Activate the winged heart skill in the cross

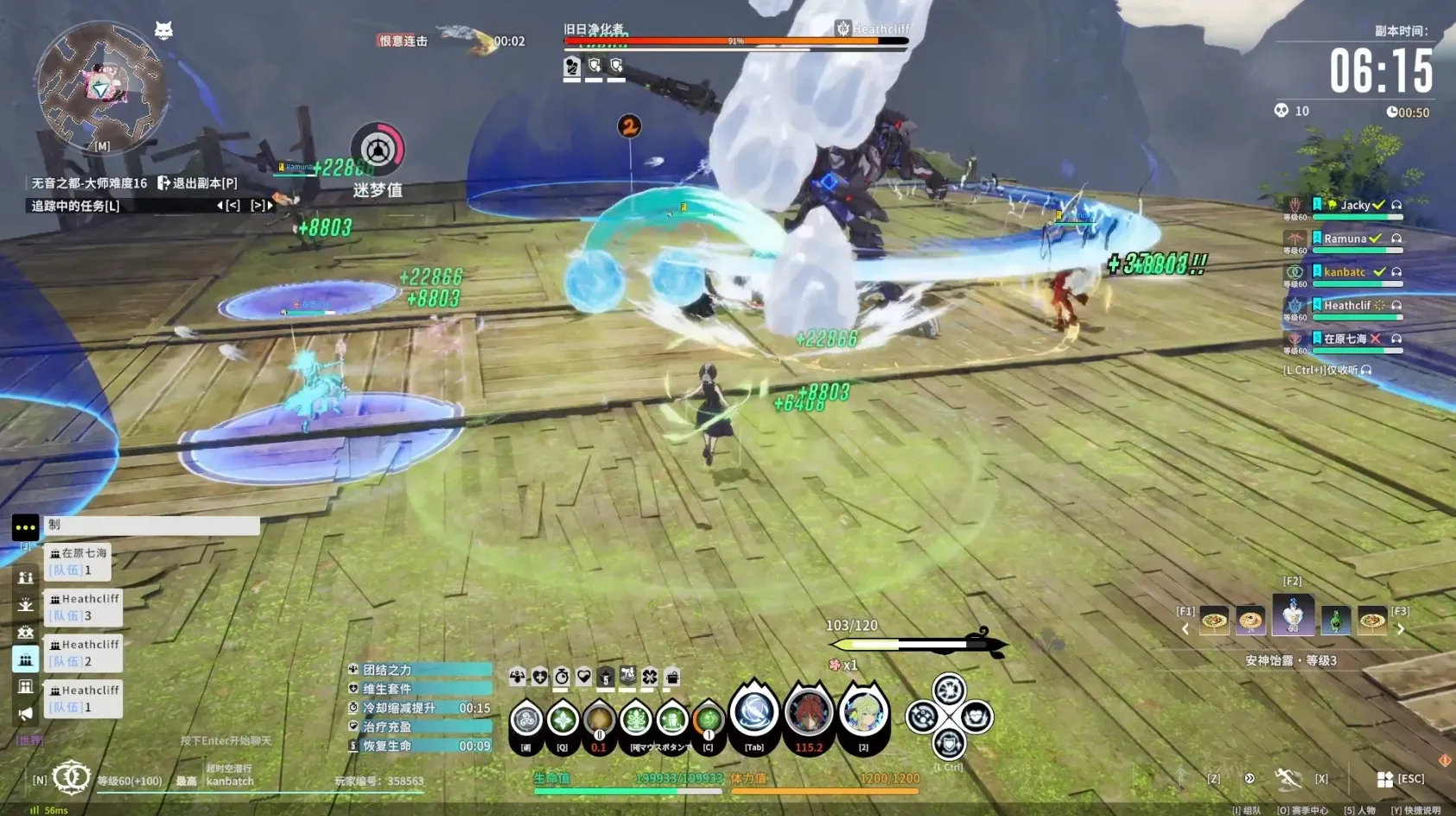[x=976, y=717]
